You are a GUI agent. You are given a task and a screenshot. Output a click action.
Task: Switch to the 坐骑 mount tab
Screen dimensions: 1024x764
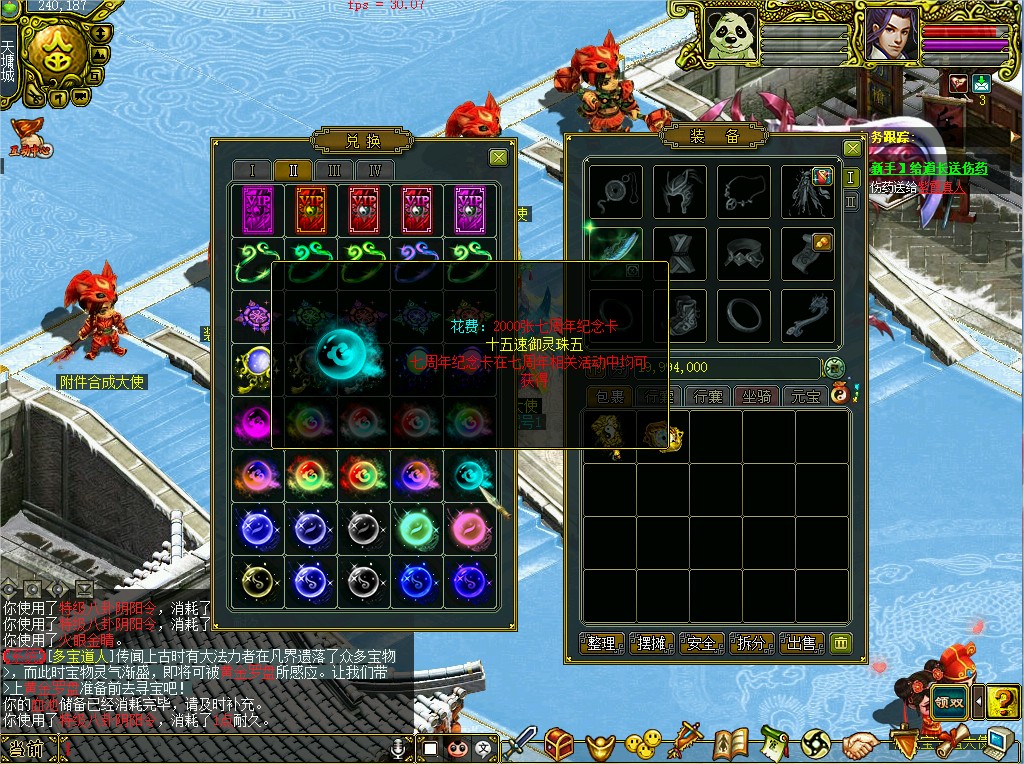[x=757, y=396]
